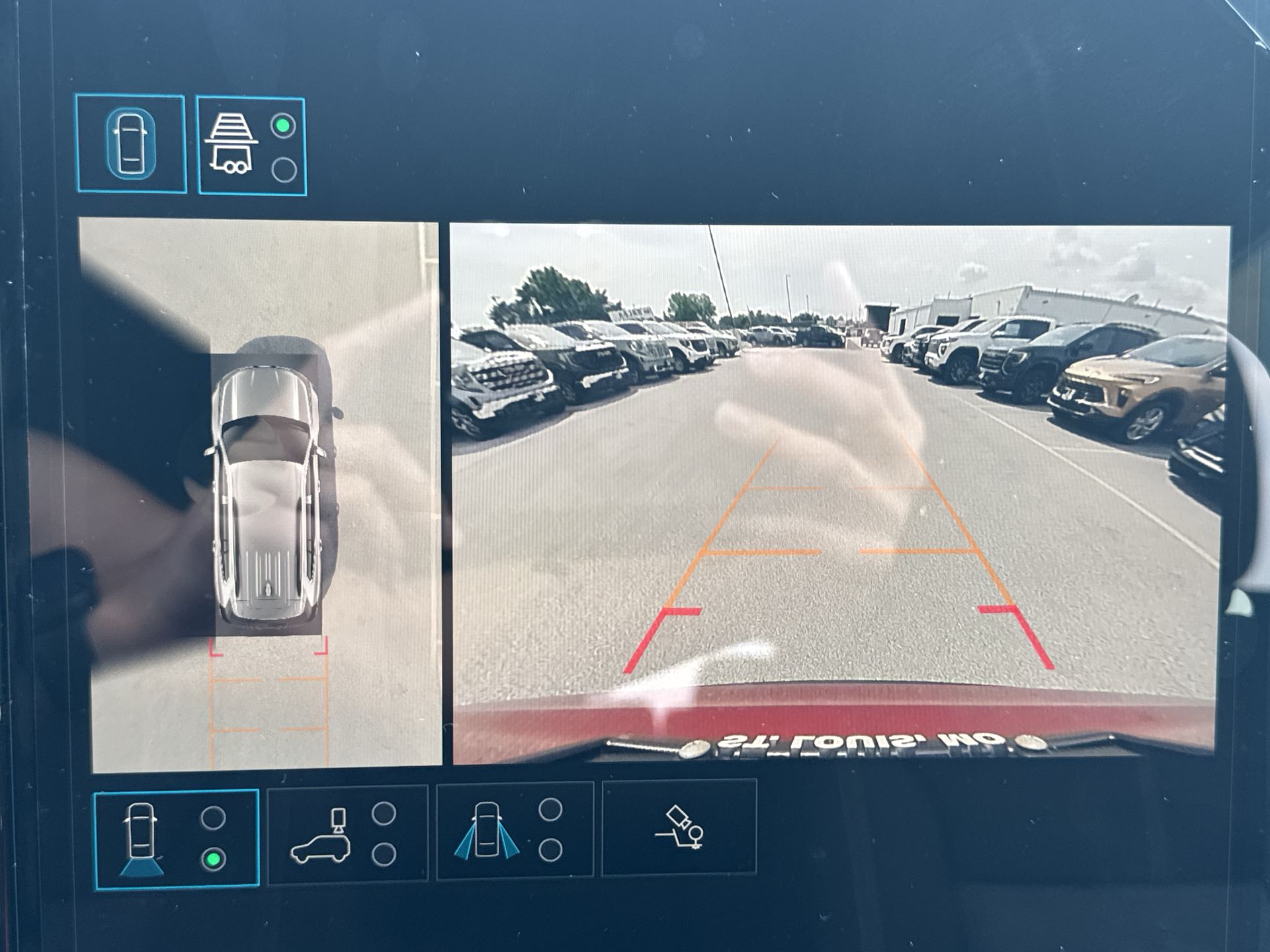The image size is (1270, 952).
Task: Switch to the trailer hitch view
Action: (x=251, y=146)
